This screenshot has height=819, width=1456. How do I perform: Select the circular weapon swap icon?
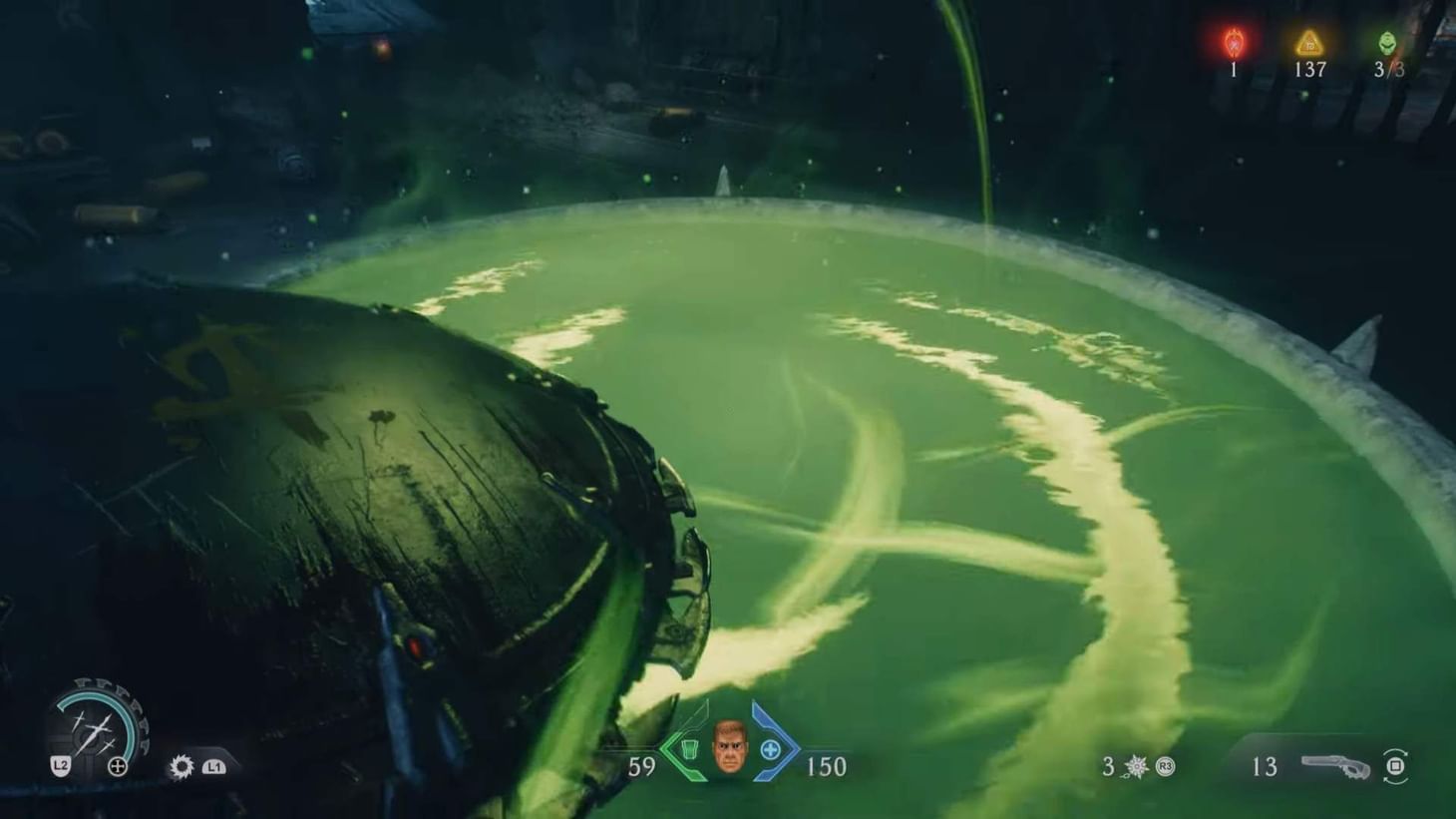click(1396, 766)
